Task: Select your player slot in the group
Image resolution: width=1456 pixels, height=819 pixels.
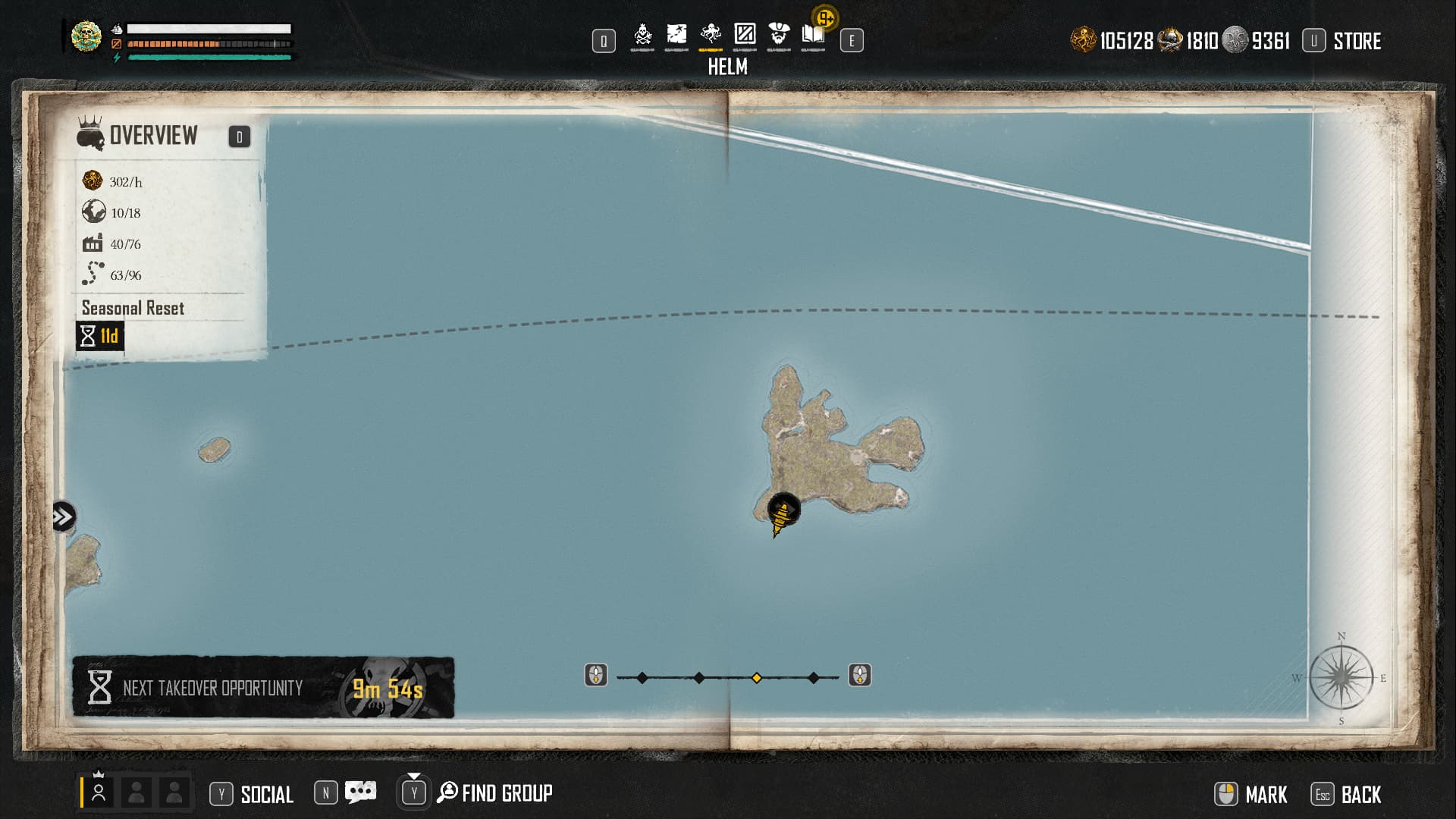Action: click(99, 792)
